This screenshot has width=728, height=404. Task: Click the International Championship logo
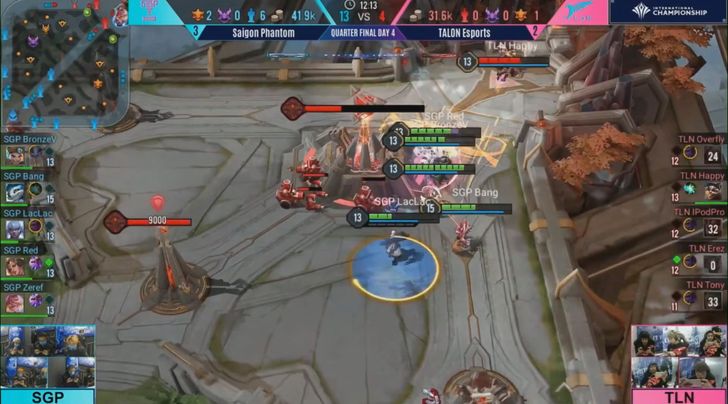pos(674,12)
